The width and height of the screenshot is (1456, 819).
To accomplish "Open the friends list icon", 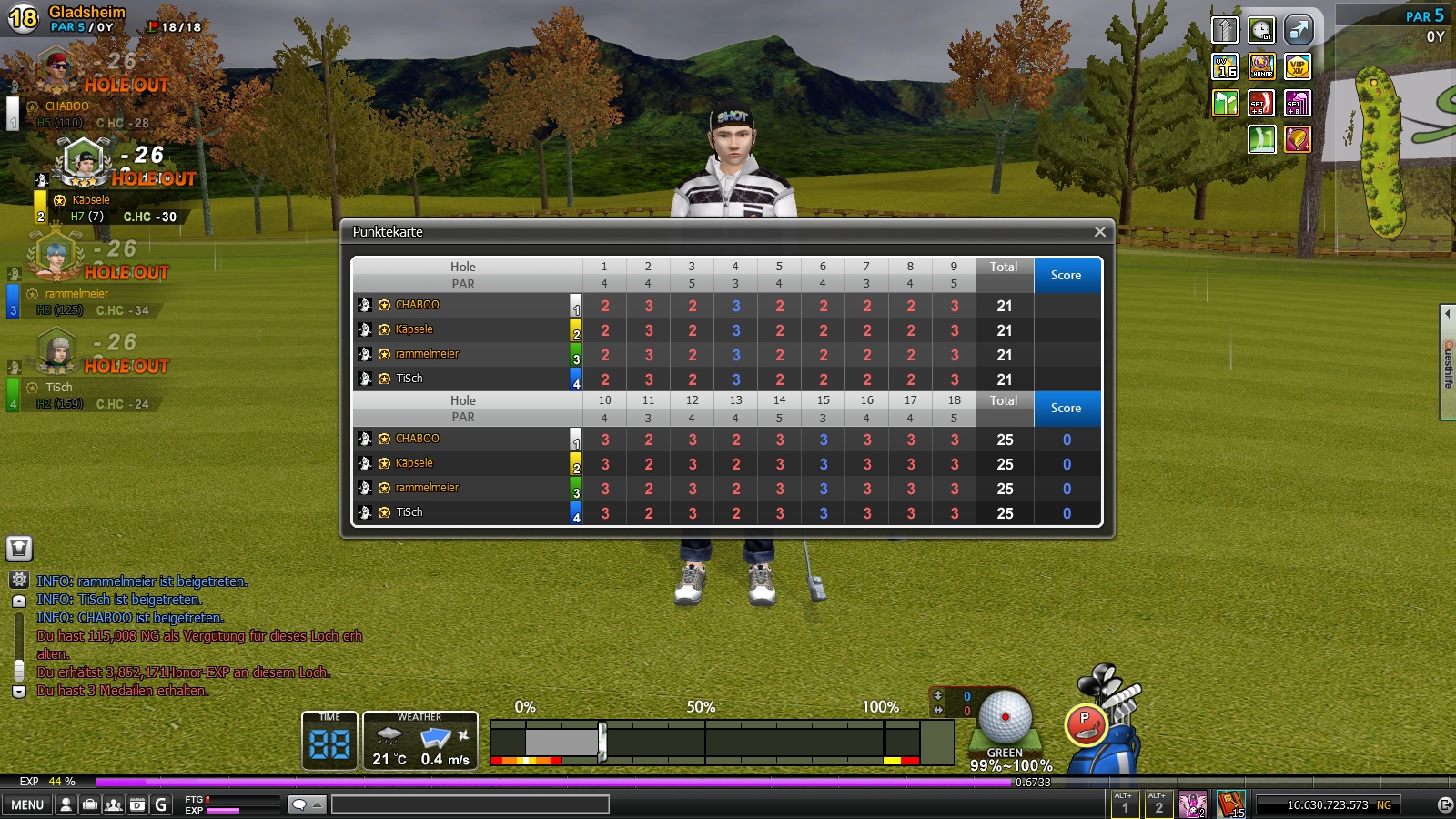I will 114,804.
